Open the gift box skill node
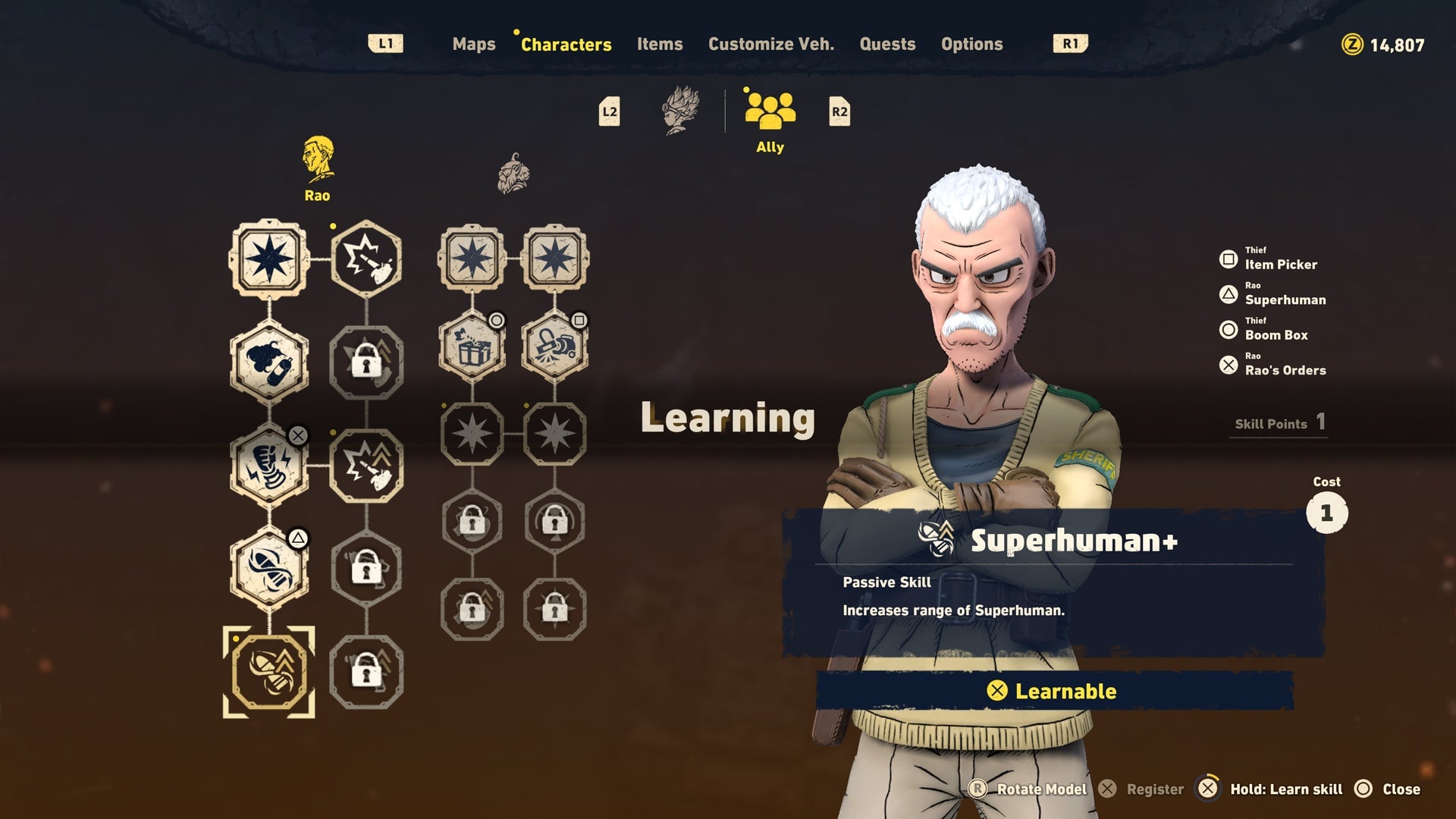The height and width of the screenshot is (819, 1456). (472, 345)
